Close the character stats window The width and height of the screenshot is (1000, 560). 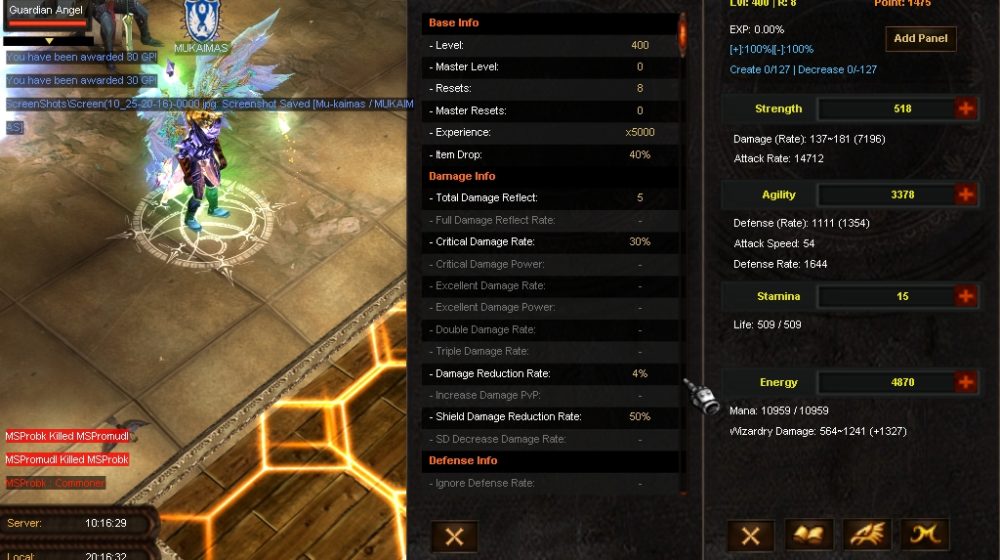[750, 535]
